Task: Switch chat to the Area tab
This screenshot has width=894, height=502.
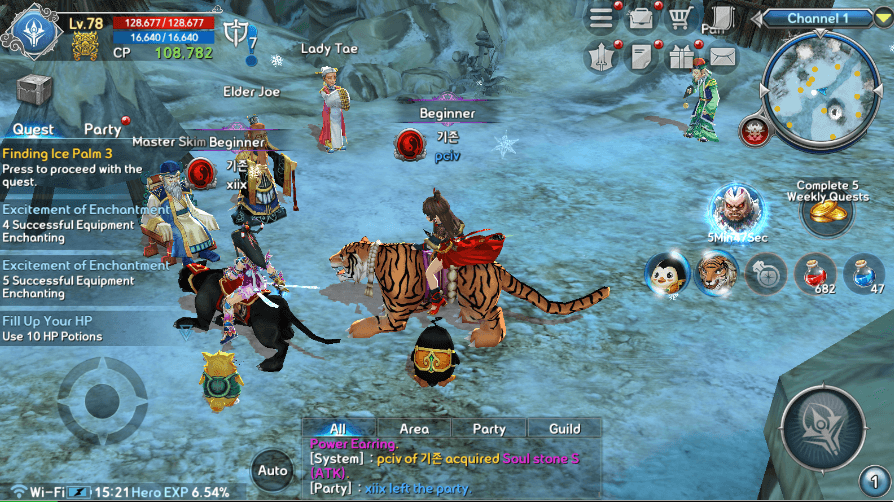Action: pyautogui.click(x=414, y=428)
